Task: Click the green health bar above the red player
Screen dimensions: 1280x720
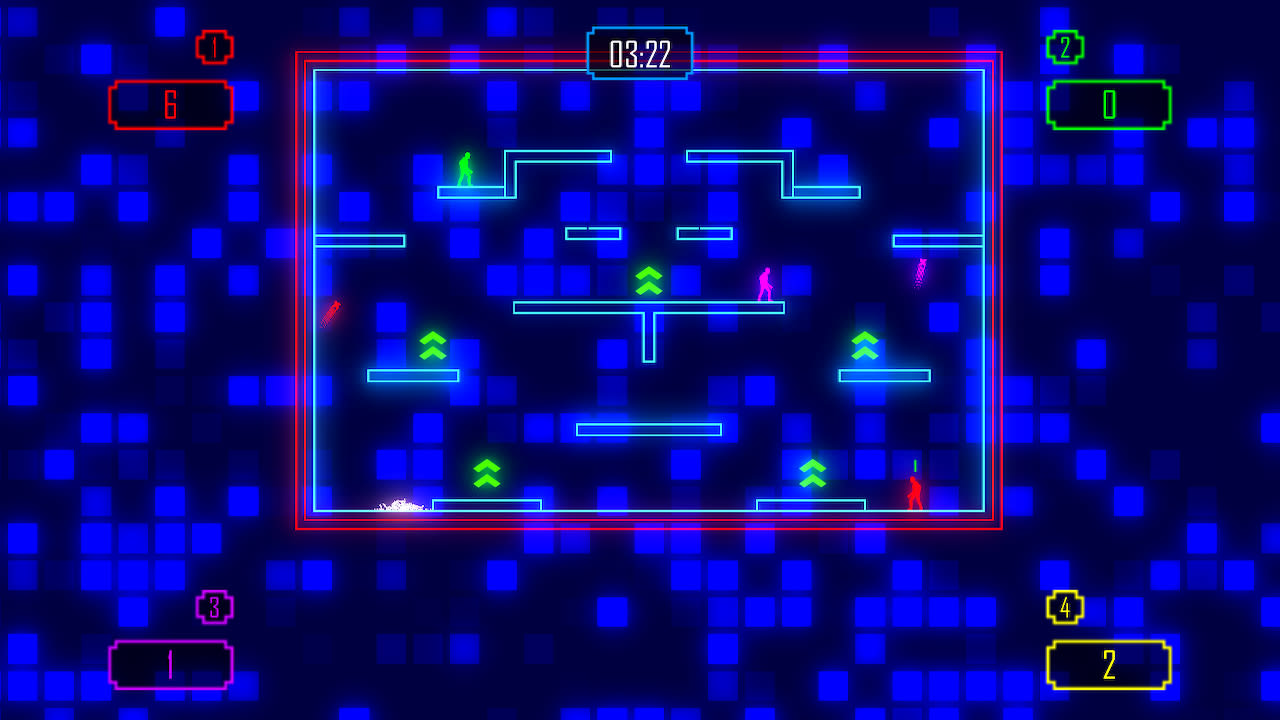Action: pyautogui.click(x=917, y=464)
